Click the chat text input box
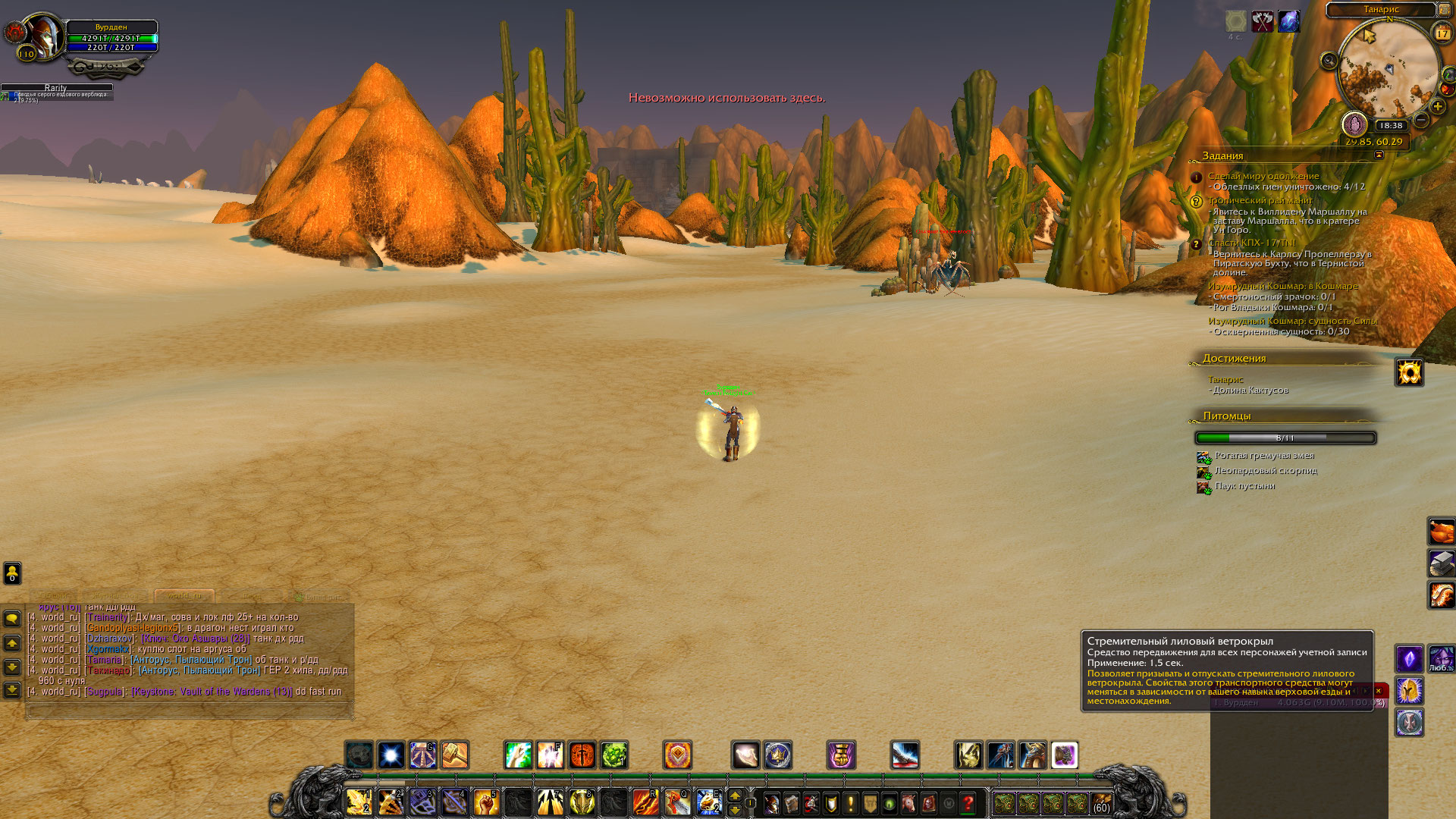Screen dimensions: 1456x819 (190, 711)
